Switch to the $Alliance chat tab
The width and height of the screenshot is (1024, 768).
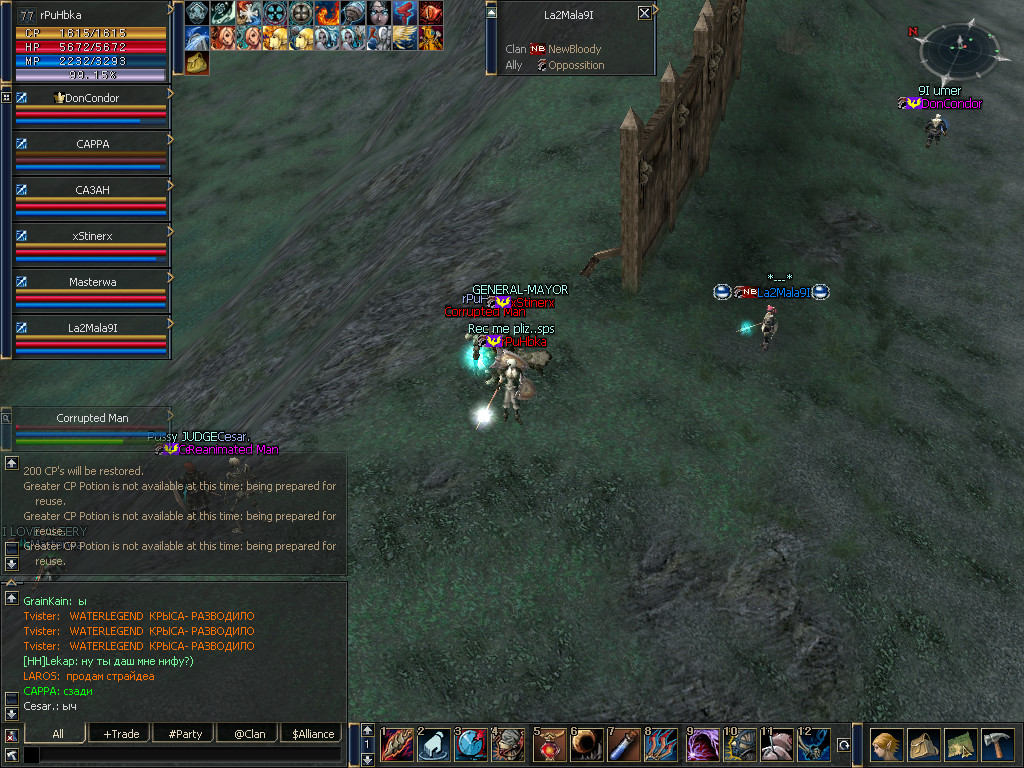(313, 734)
